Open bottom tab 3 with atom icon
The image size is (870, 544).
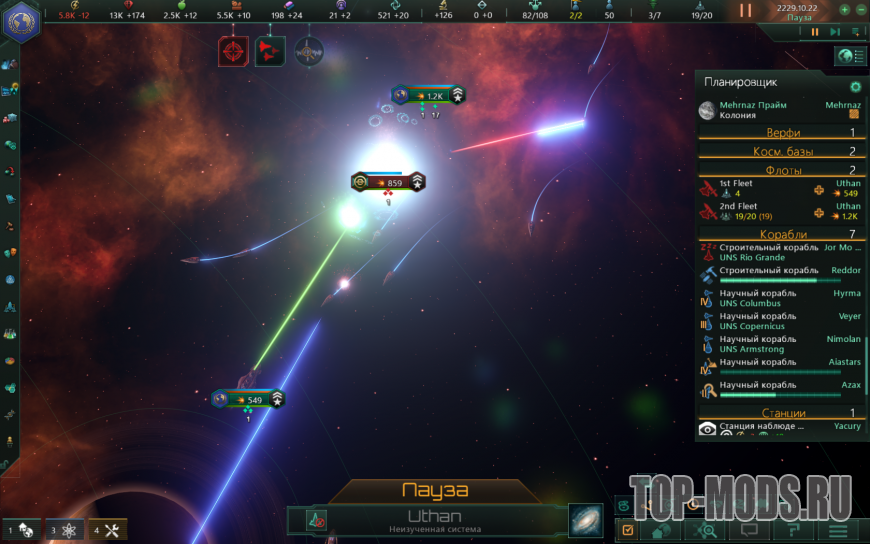[65, 530]
